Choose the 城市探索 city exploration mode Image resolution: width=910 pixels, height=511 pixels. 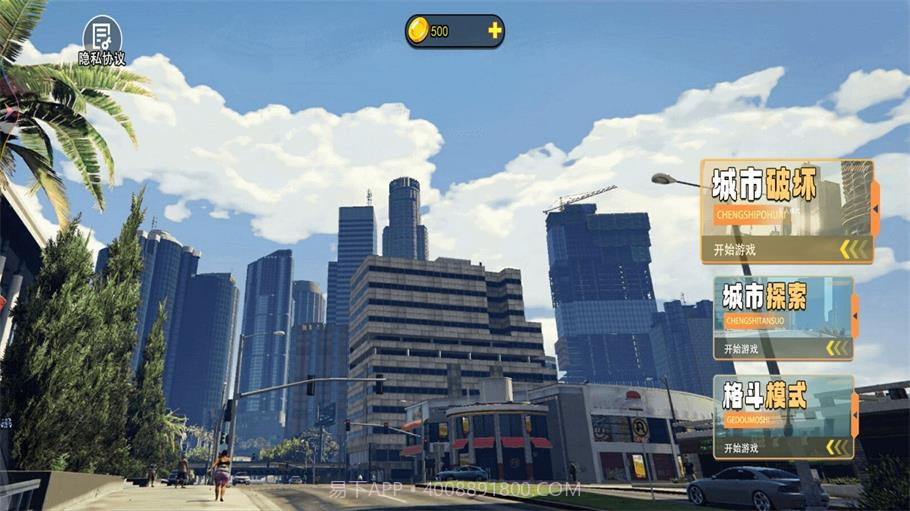pyautogui.click(x=783, y=318)
